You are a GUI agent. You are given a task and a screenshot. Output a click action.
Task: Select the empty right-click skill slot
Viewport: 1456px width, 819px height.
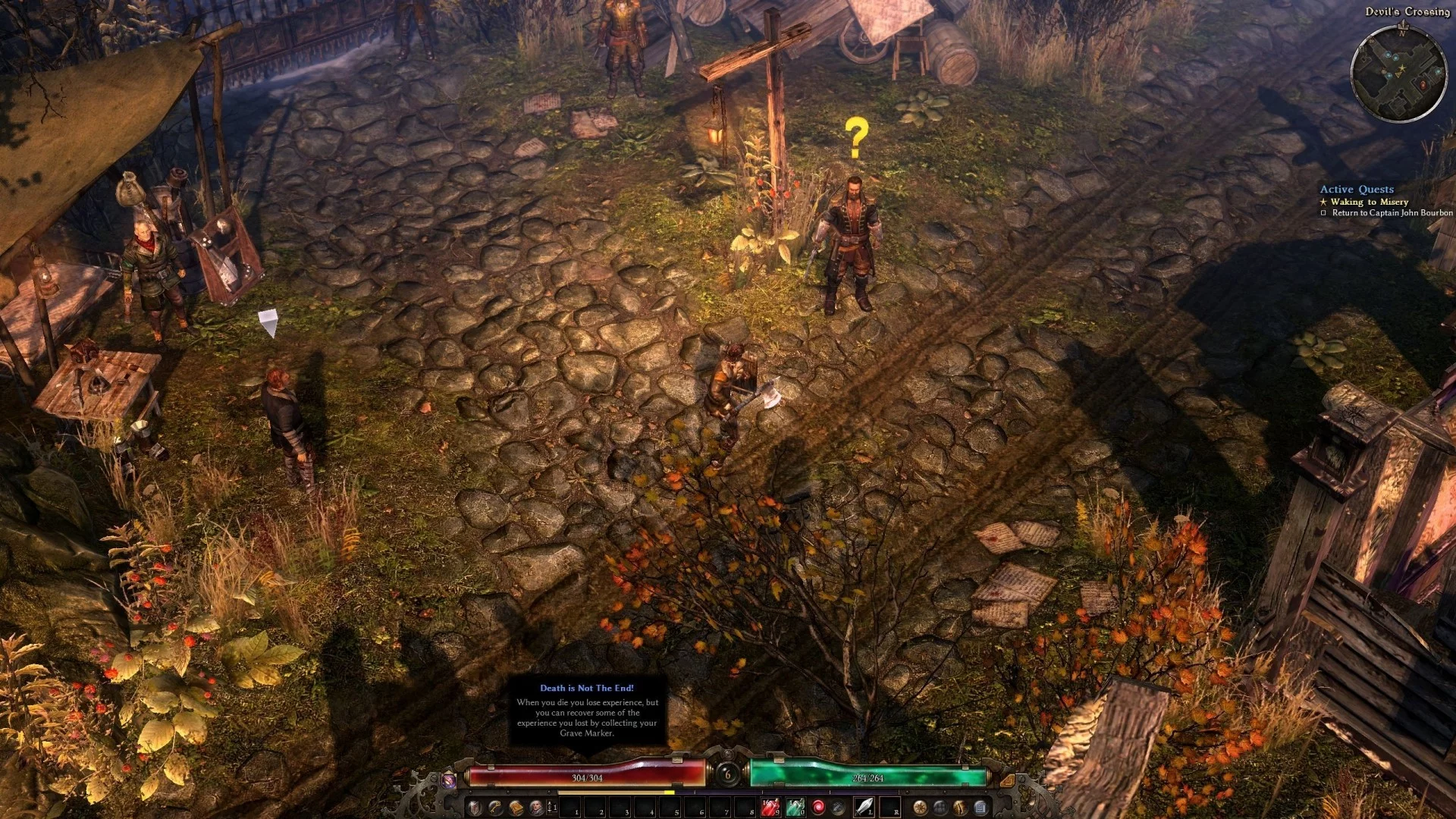pyautogui.click(x=890, y=807)
